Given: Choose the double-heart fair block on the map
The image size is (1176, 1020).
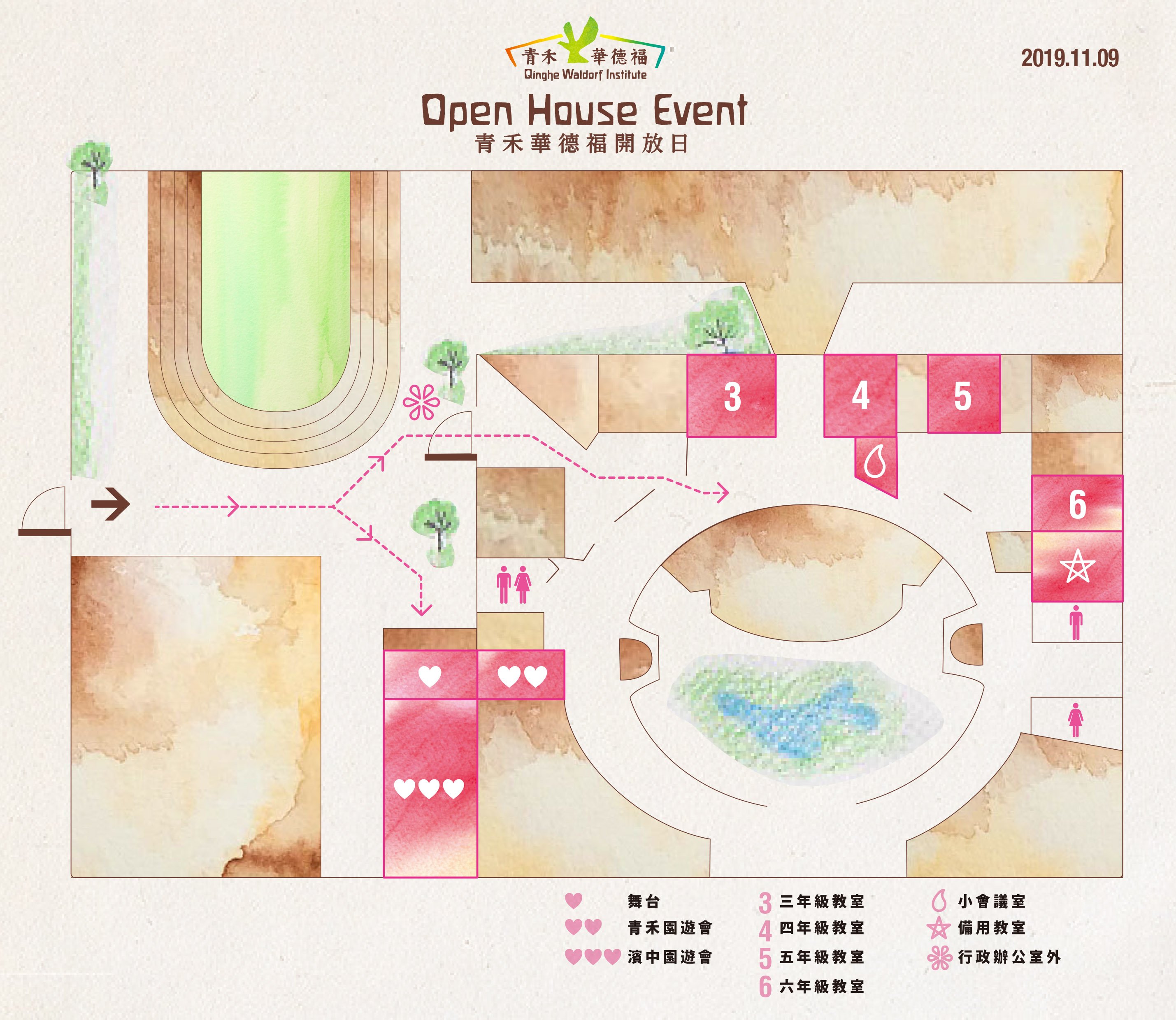Looking at the screenshot, I should (521, 676).
